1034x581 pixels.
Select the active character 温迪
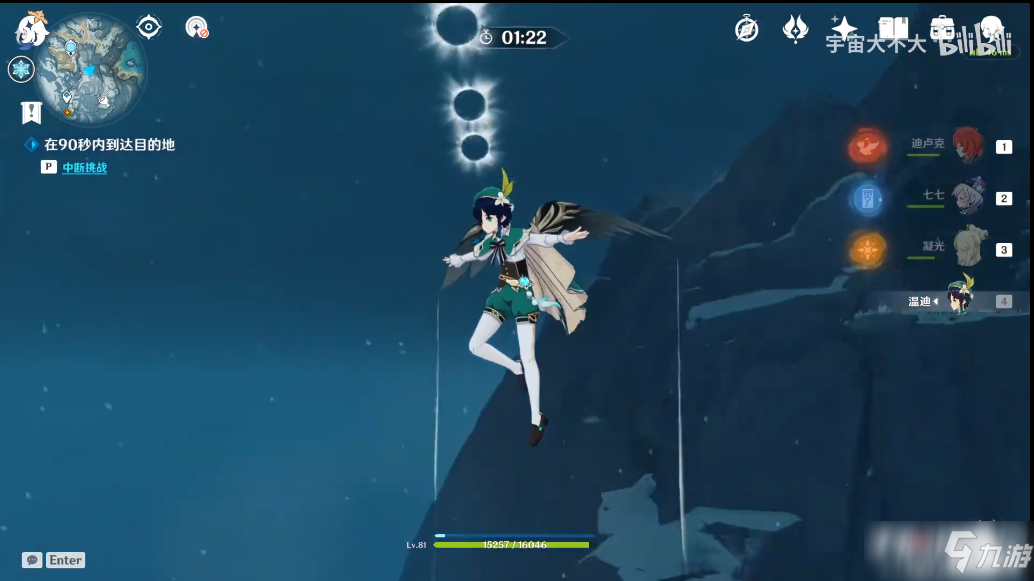click(960, 300)
